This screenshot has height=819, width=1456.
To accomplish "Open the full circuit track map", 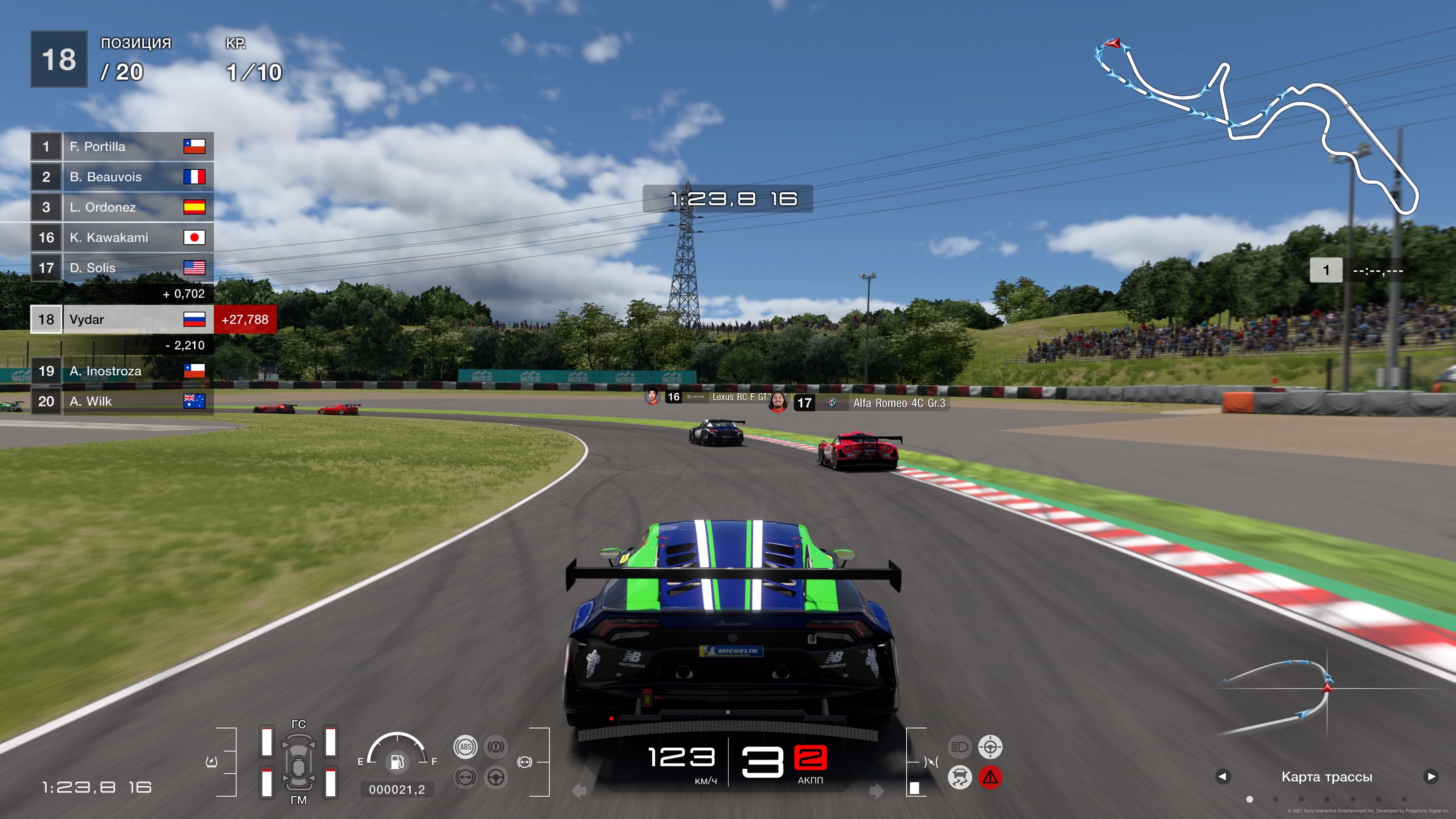I will click(x=1255, y=124).
